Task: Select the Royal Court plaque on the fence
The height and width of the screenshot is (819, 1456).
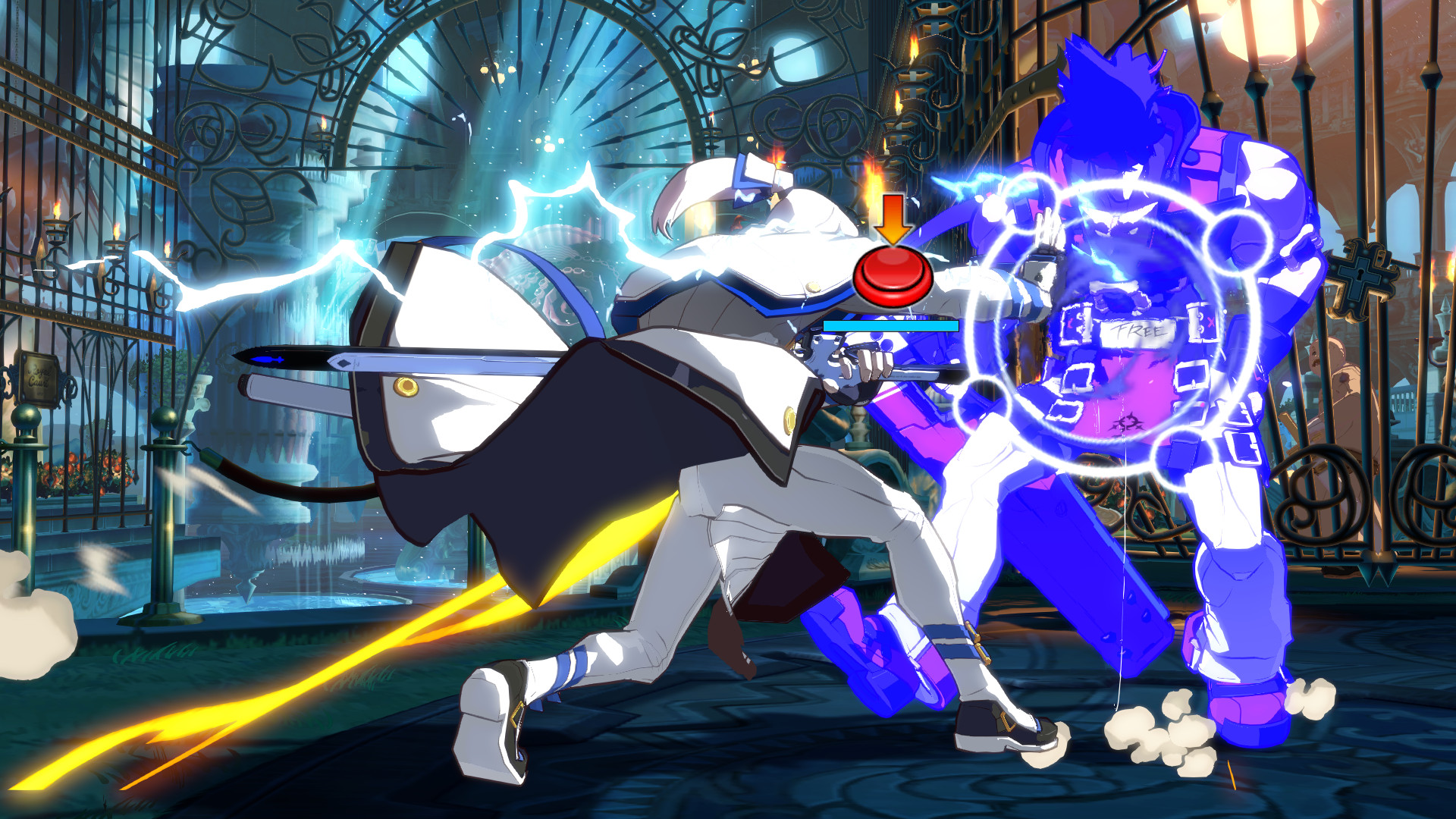Action: 38,378
